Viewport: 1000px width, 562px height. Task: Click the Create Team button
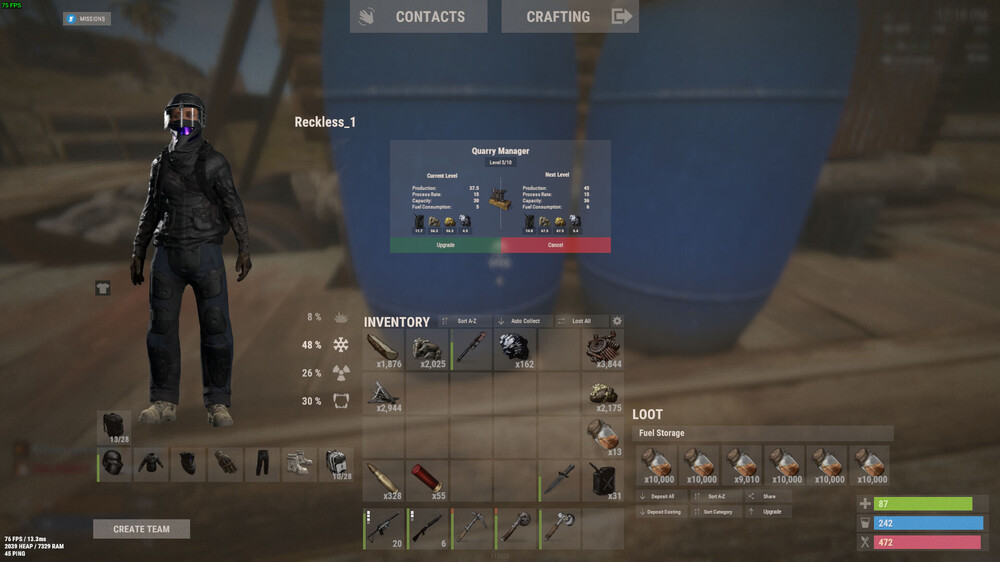[x=141, y=529]
